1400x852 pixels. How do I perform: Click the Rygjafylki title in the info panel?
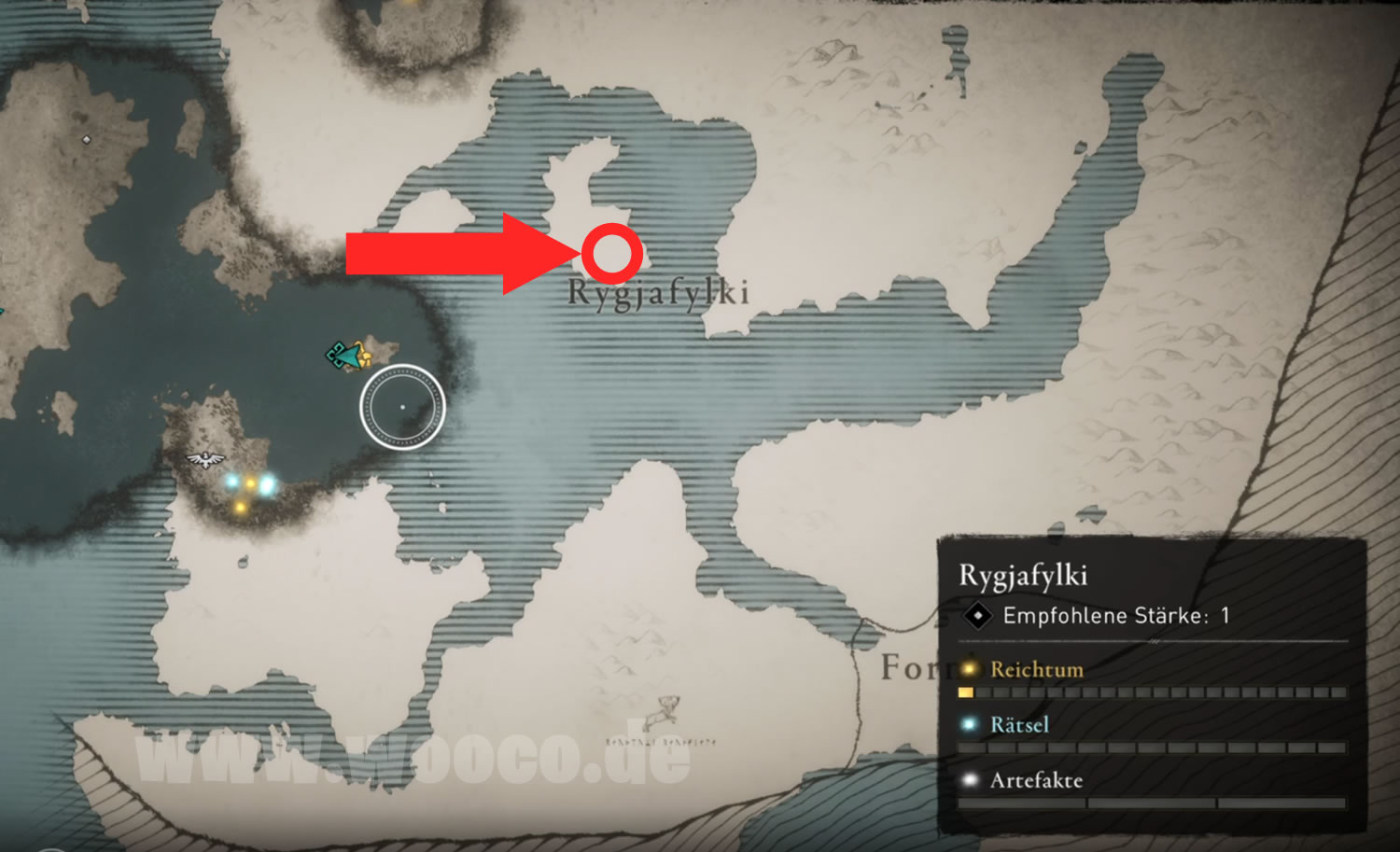click(1024, 576)
